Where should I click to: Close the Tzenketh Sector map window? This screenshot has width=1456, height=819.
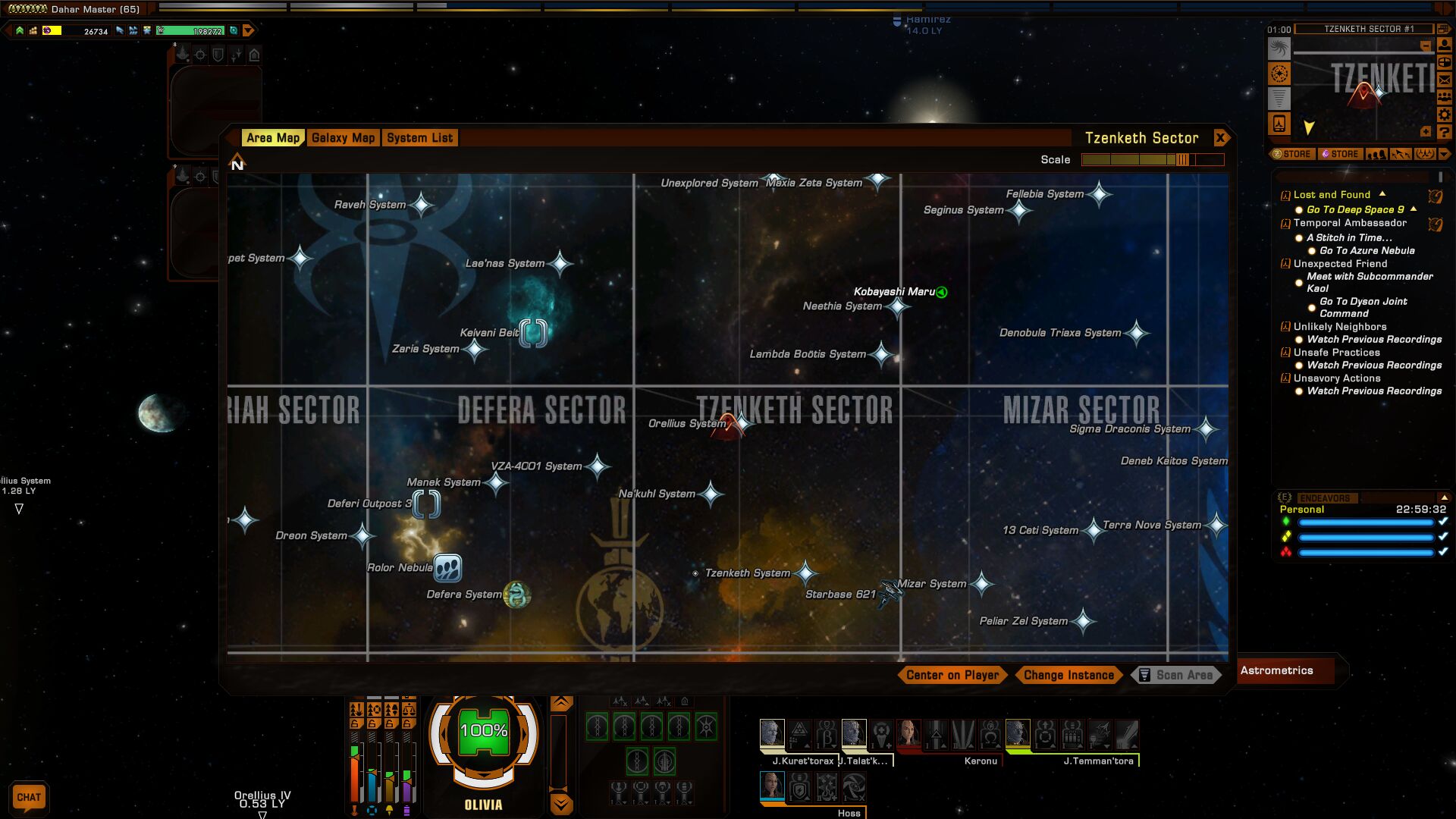pos(1220,138)
